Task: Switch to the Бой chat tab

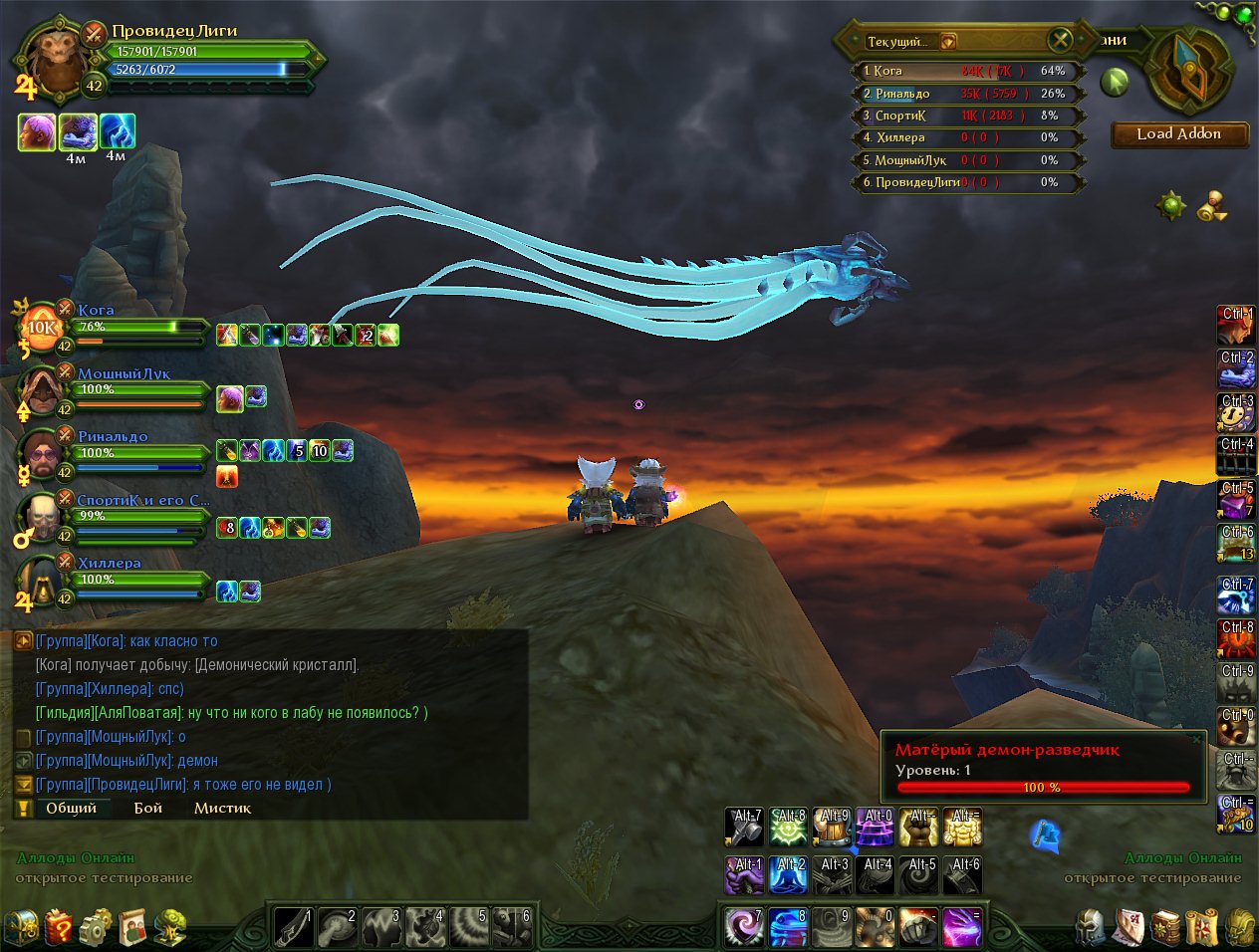Action: [148, 808]
